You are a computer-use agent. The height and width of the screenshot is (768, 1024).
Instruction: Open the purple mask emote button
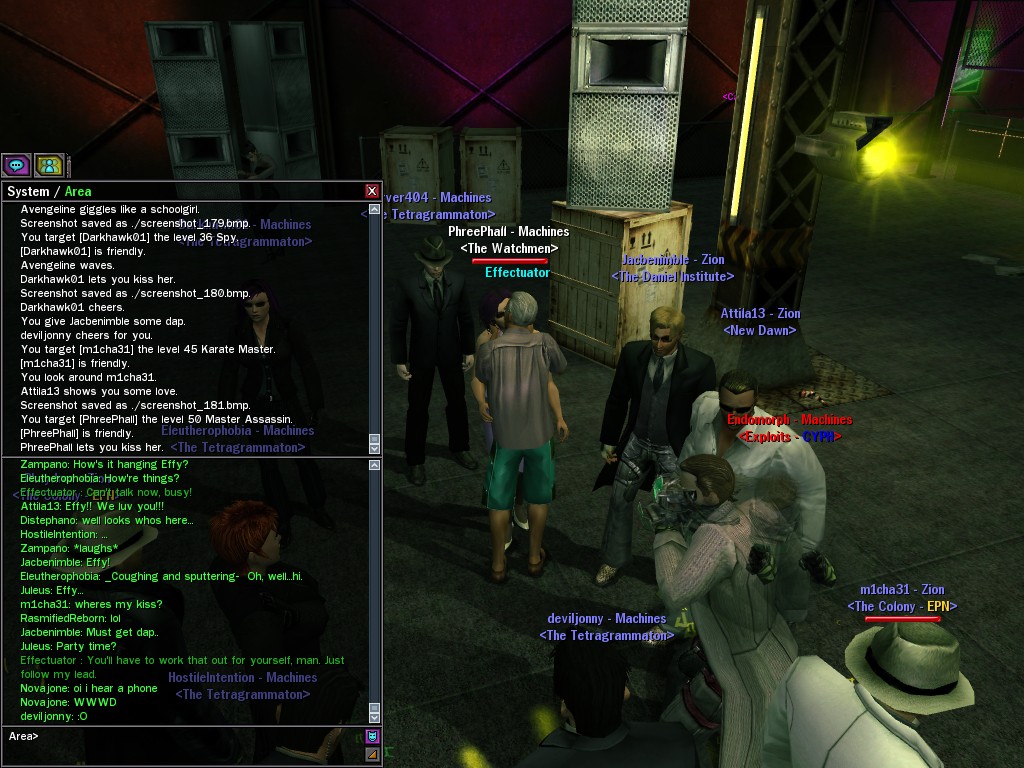372,736
